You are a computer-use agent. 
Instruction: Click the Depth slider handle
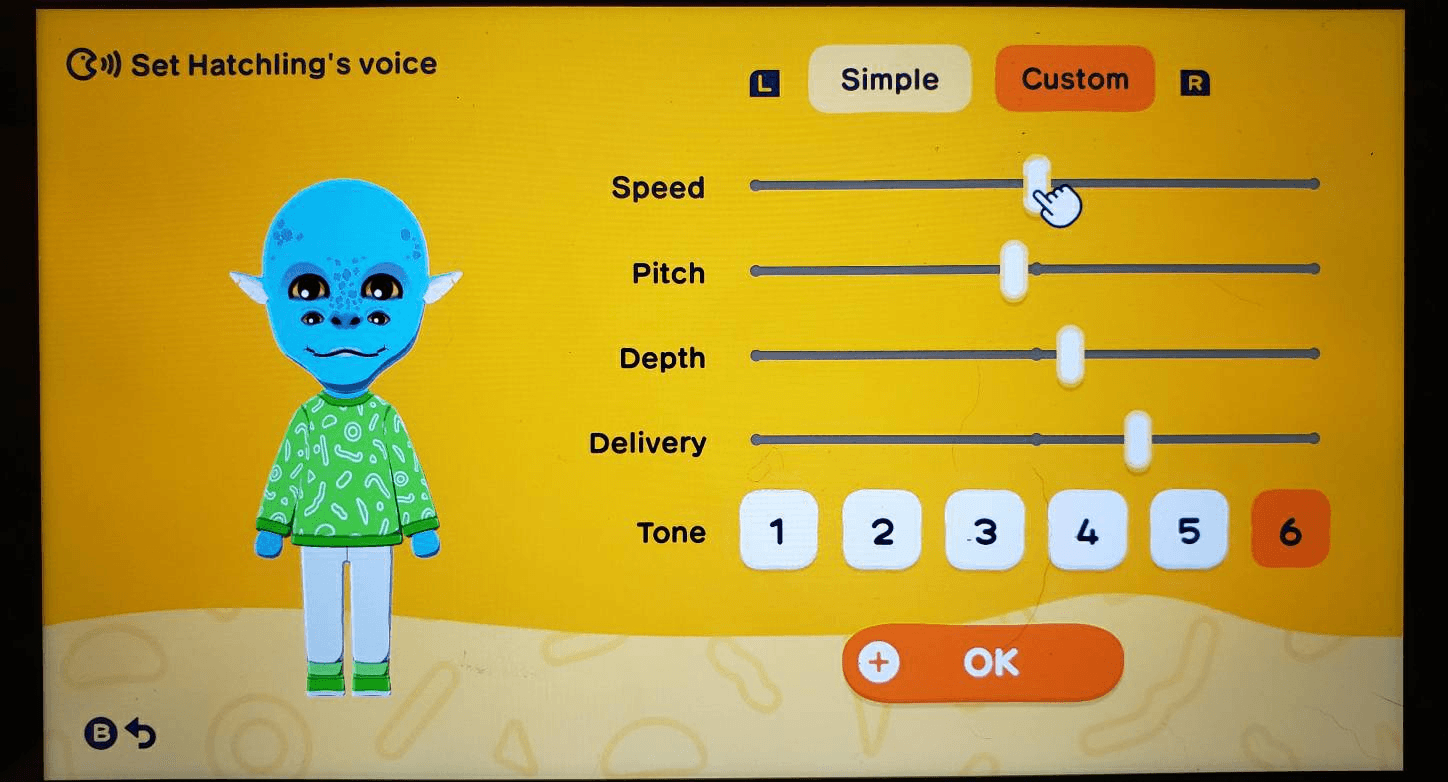[1072, 354]
